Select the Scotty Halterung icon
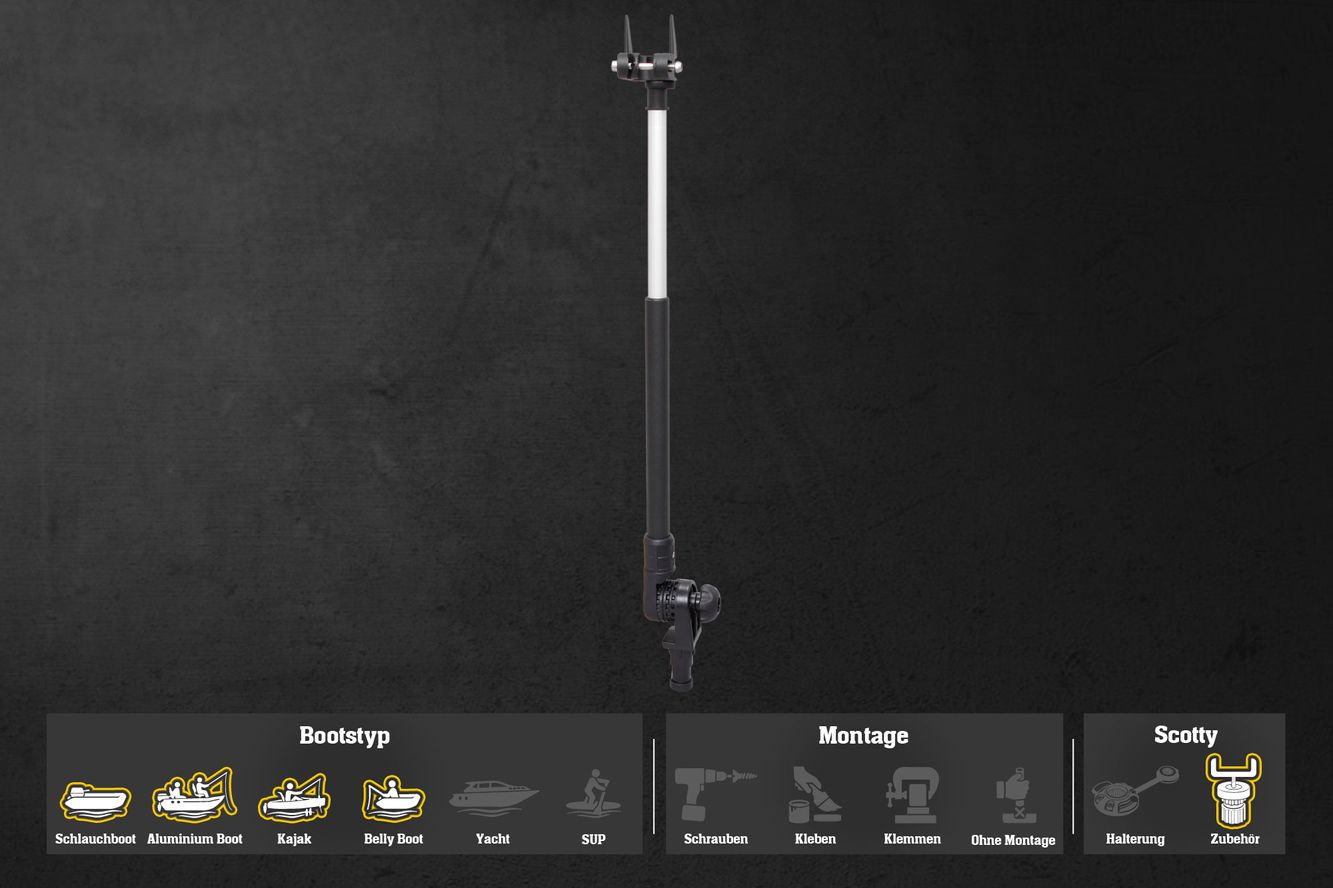 click(x=1135, y=793)
